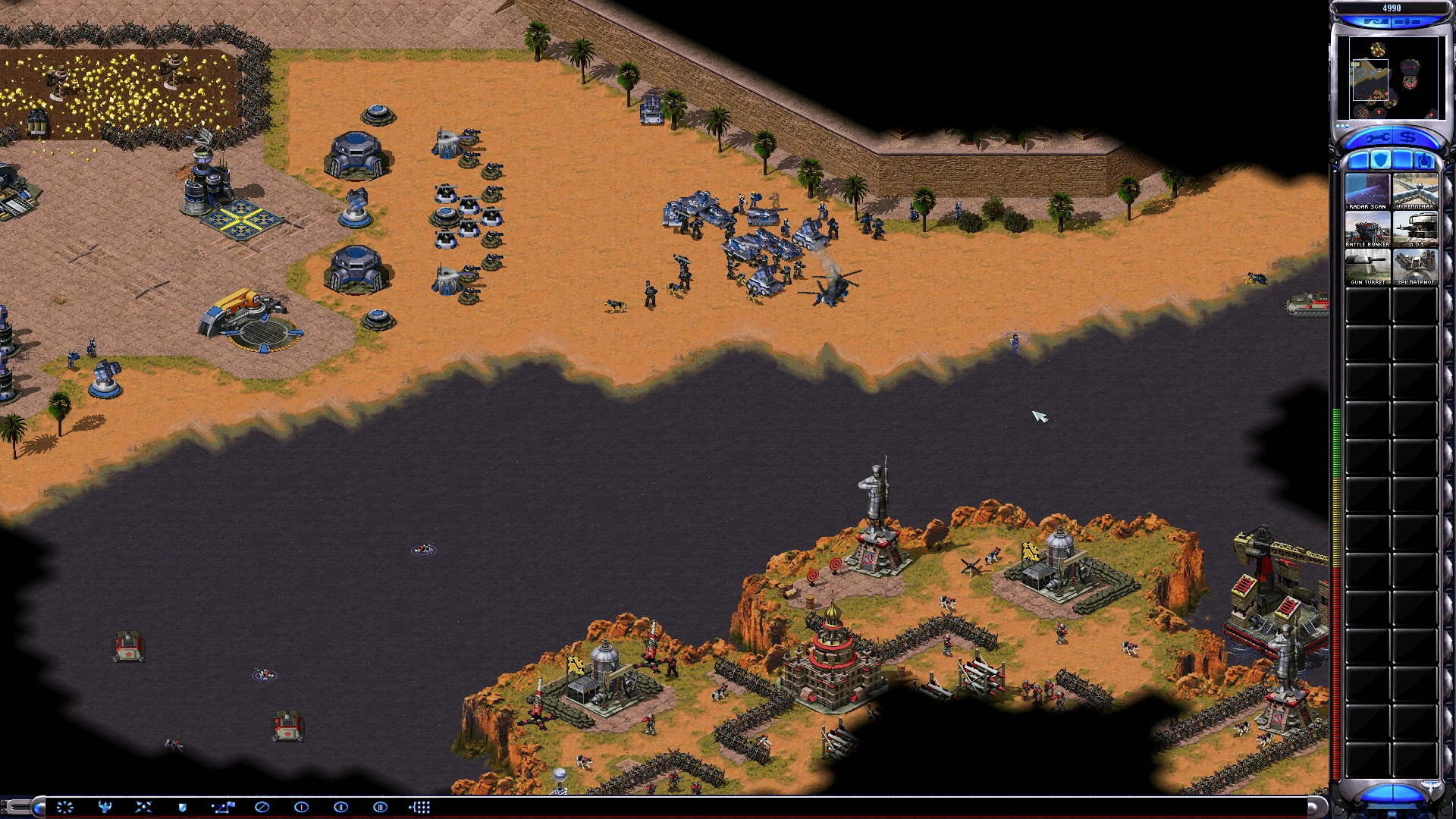Click the Stop order icon

(x=262, y=808)
